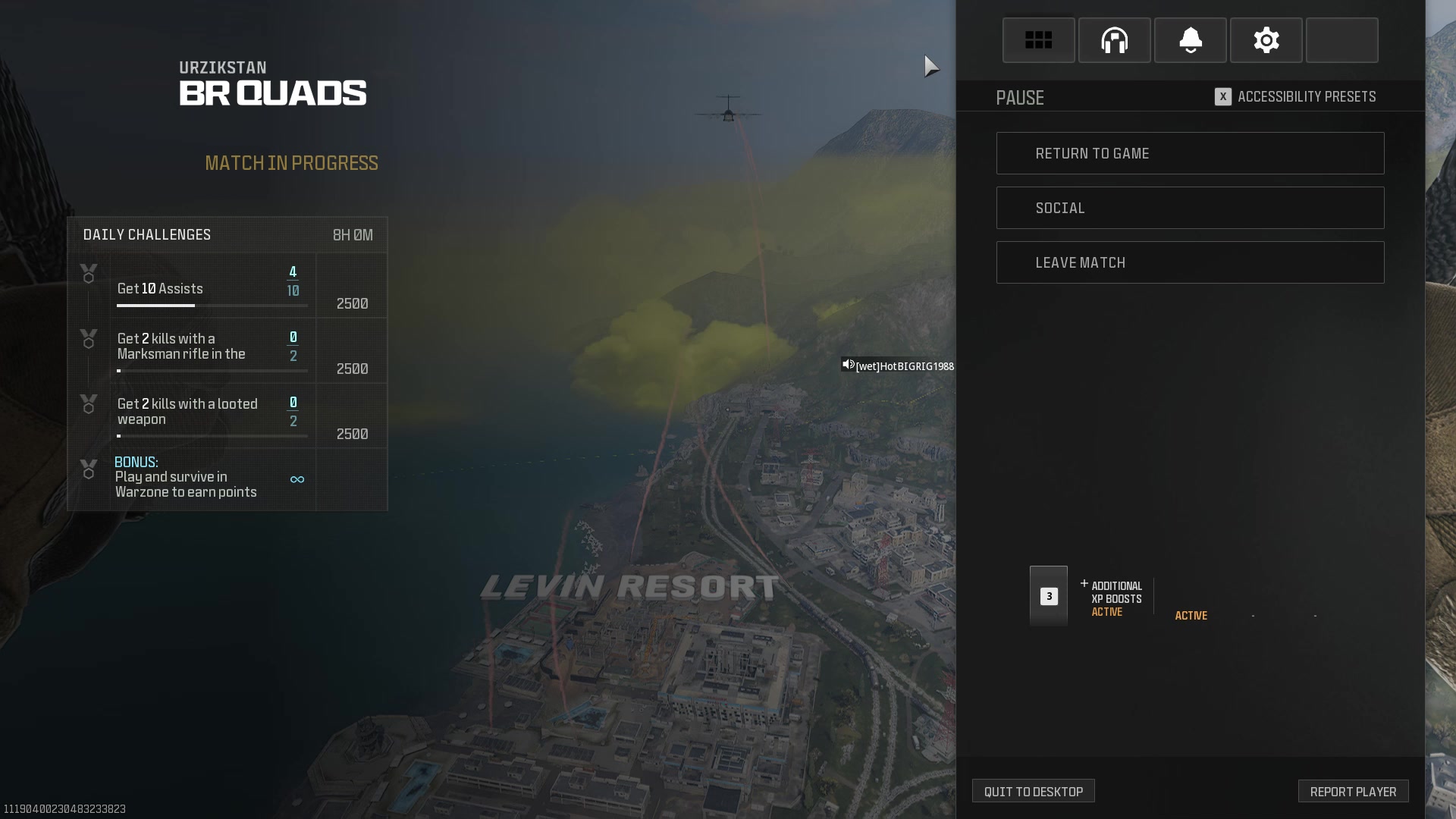Select the Bonus Warzone survival challenge
This screenshot has height=819, width=1456.
(x=212, y=479)
